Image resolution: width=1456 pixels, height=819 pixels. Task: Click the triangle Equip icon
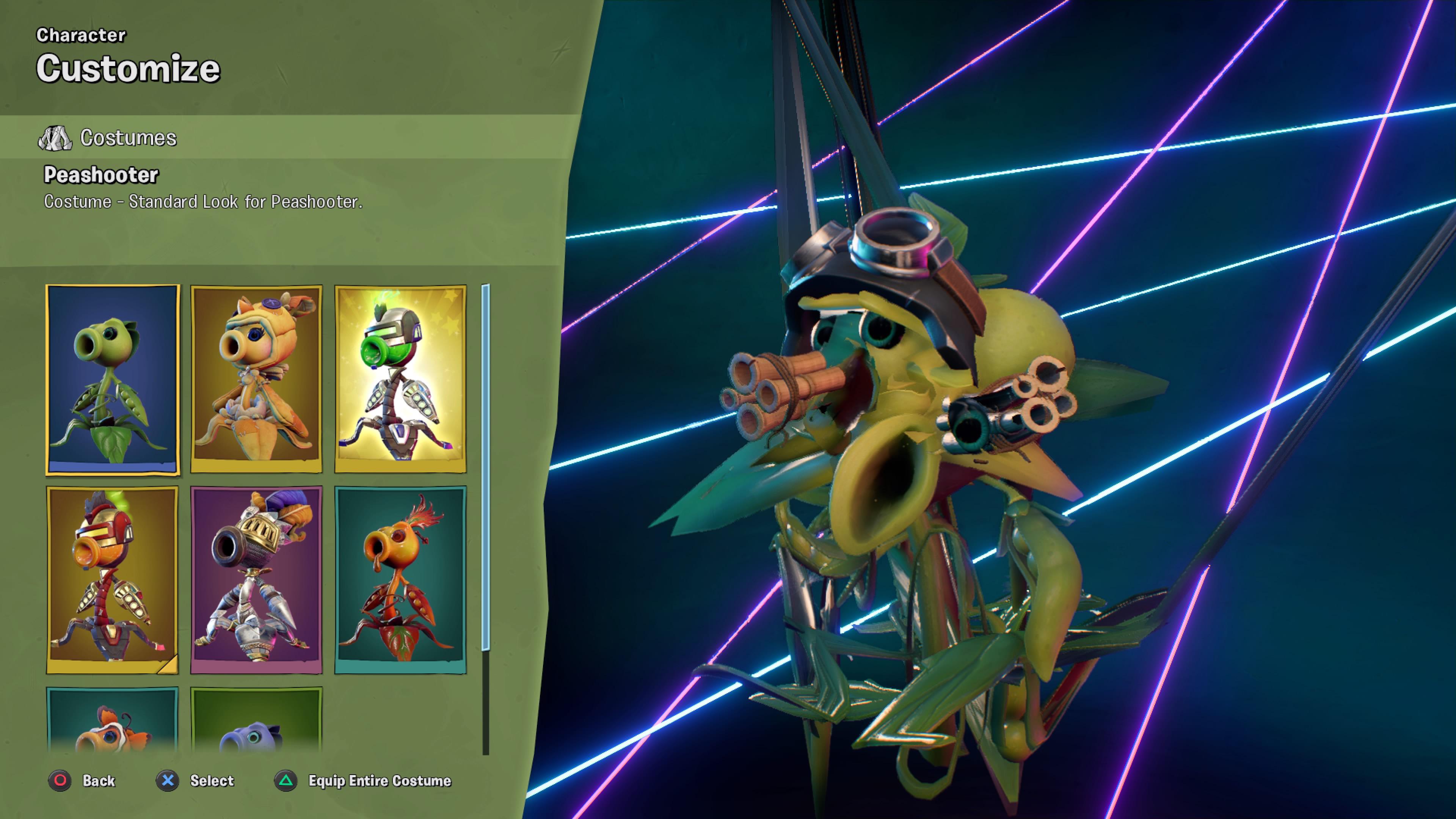point(286,781)
